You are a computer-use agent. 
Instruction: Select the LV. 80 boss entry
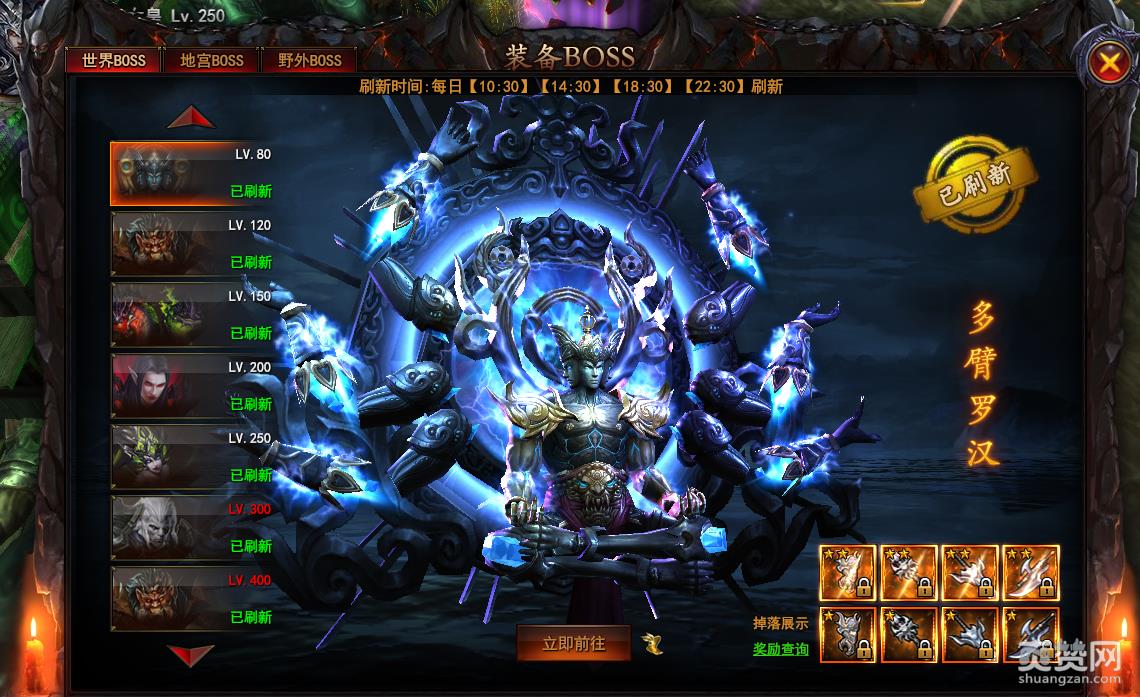click(x=191, y=173)
